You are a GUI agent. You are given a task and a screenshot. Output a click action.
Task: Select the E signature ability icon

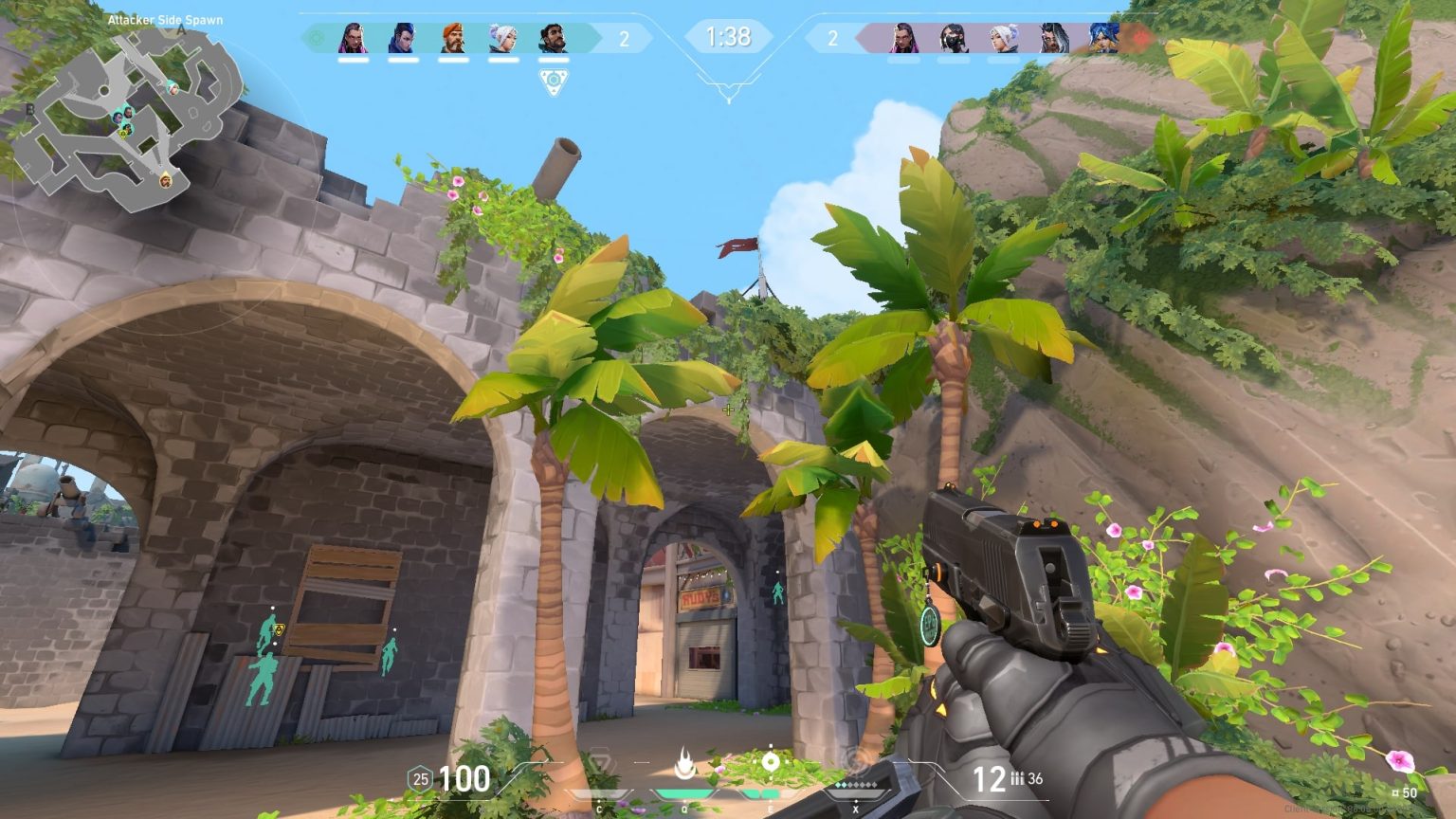click(x=773, y=763)
